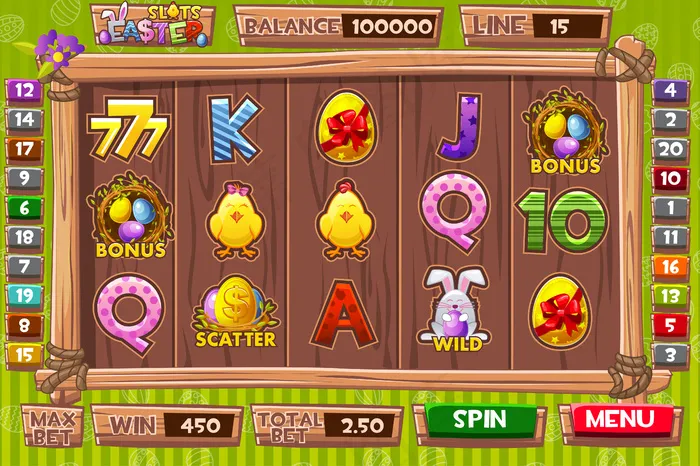Click payline 13 marker
Screen dimensions: 700x466
pos(669,296)
